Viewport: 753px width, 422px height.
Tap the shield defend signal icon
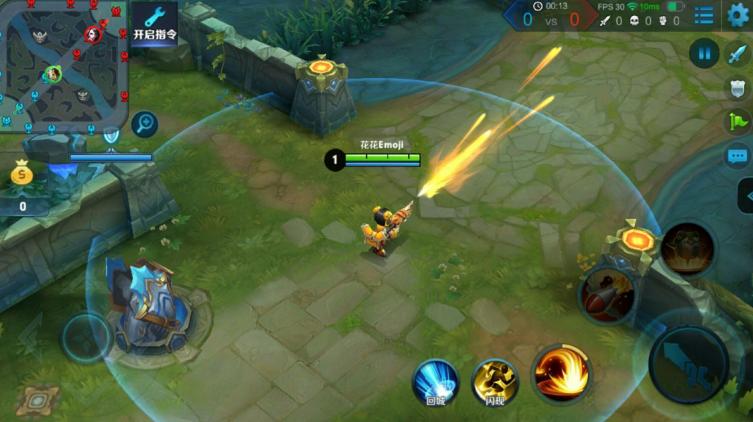(738, 88)
